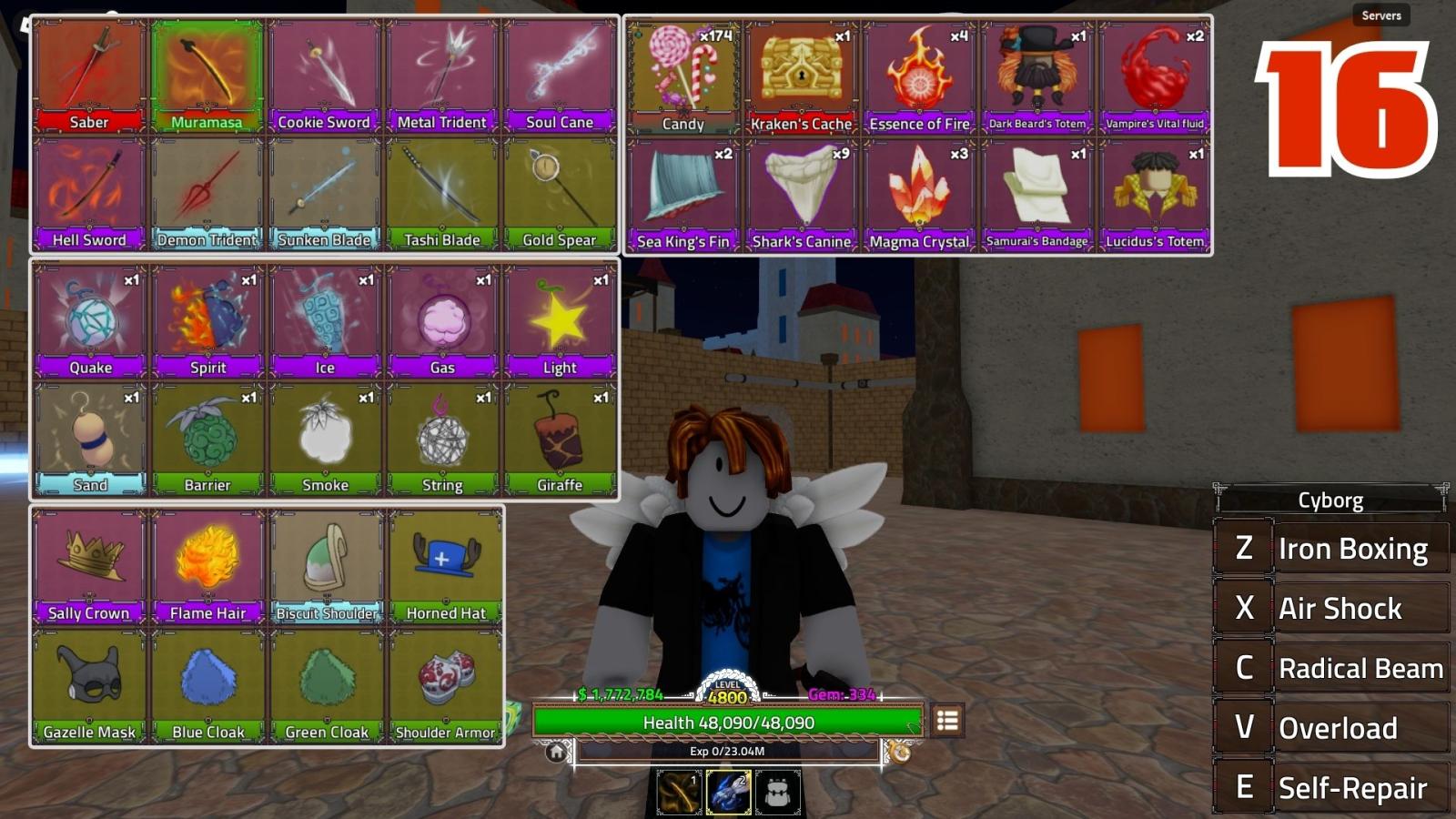Image resolution: width=1456 pixels, height=819 pixels.
Task: Select the Shoulder Armor accessory
Action: pos(445,685)
